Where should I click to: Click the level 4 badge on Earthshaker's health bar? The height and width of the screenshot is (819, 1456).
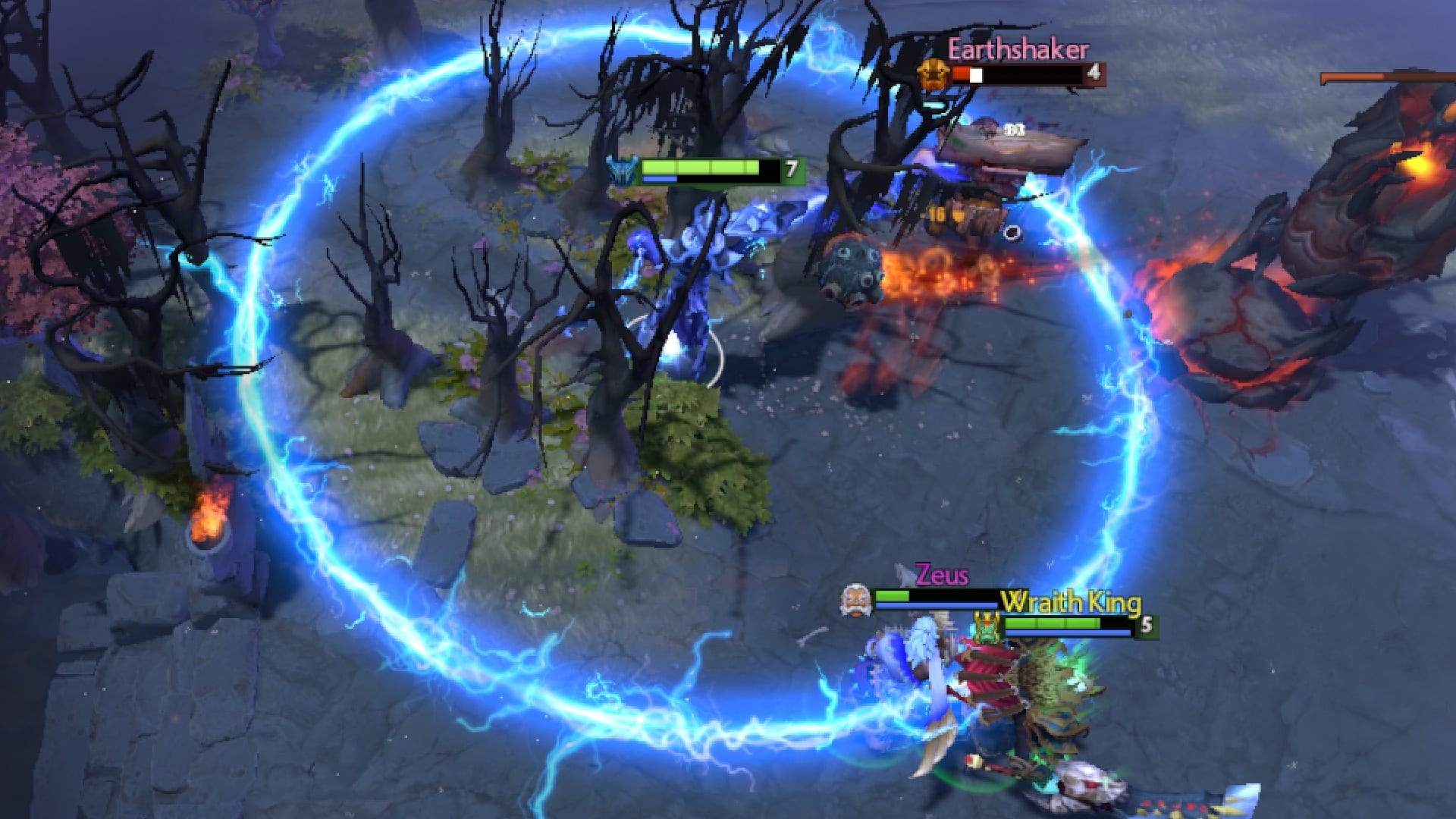[x=1093, y=74]
